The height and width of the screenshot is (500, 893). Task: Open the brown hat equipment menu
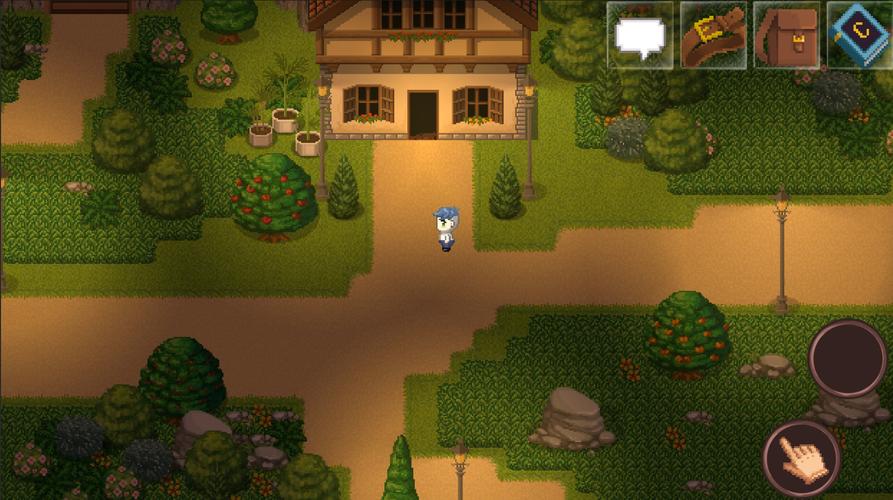click(713, 36)
